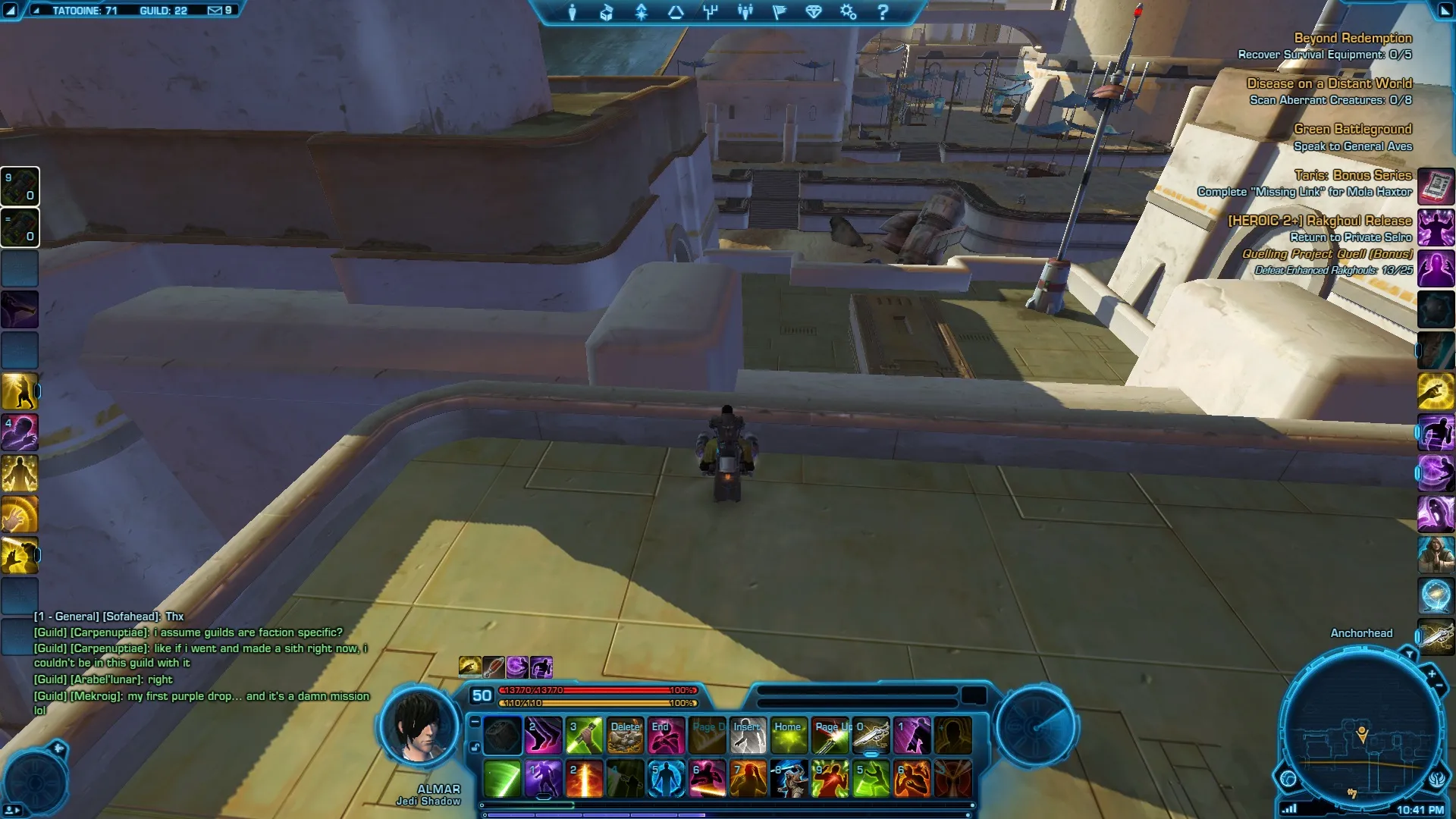Click the Almar character portrait
Image resolution: width=1456 pixels, height=819 pixels.
(x=419, y=730)
